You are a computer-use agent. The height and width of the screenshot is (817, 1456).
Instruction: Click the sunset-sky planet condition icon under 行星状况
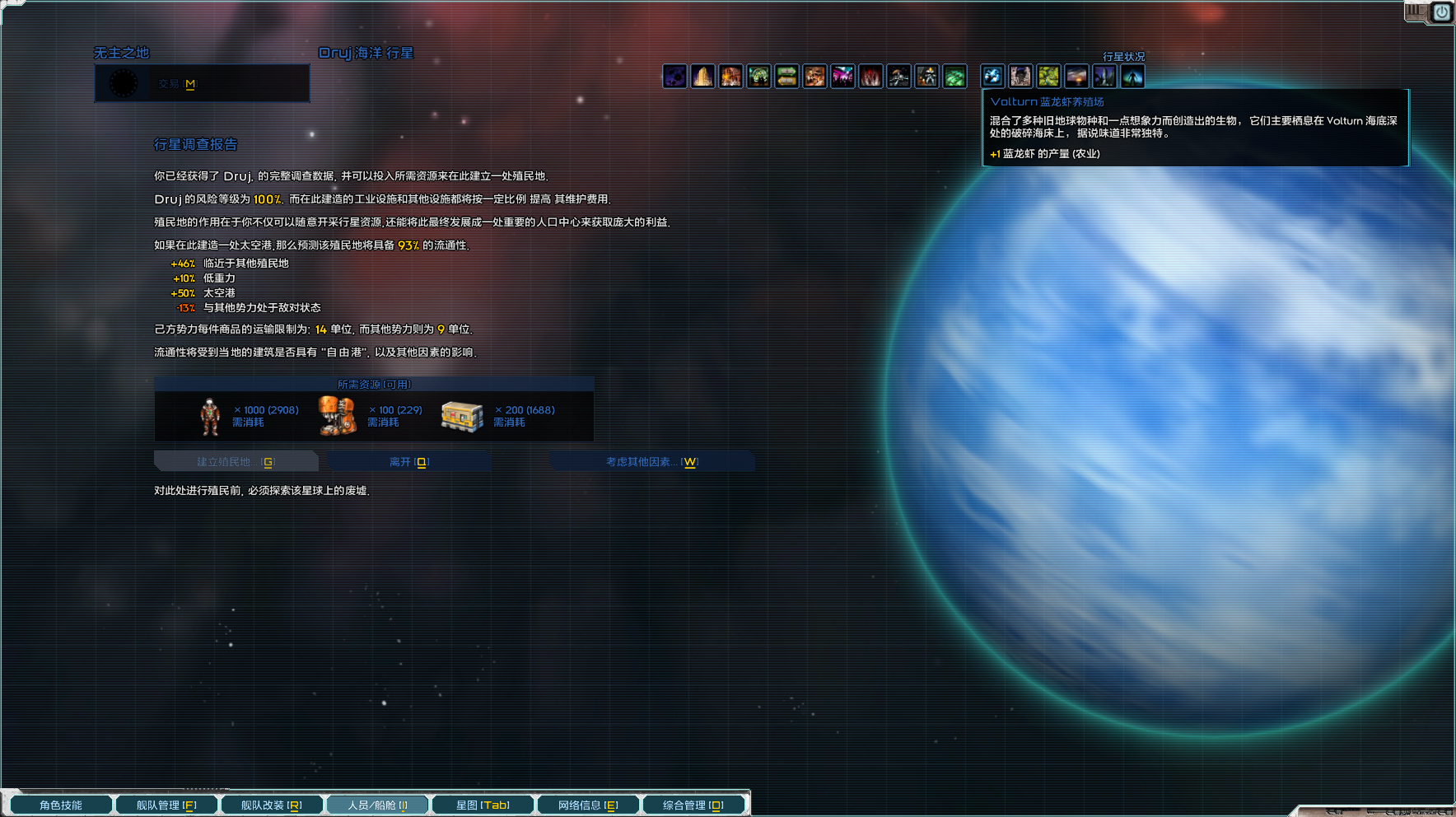[1077, 77]
